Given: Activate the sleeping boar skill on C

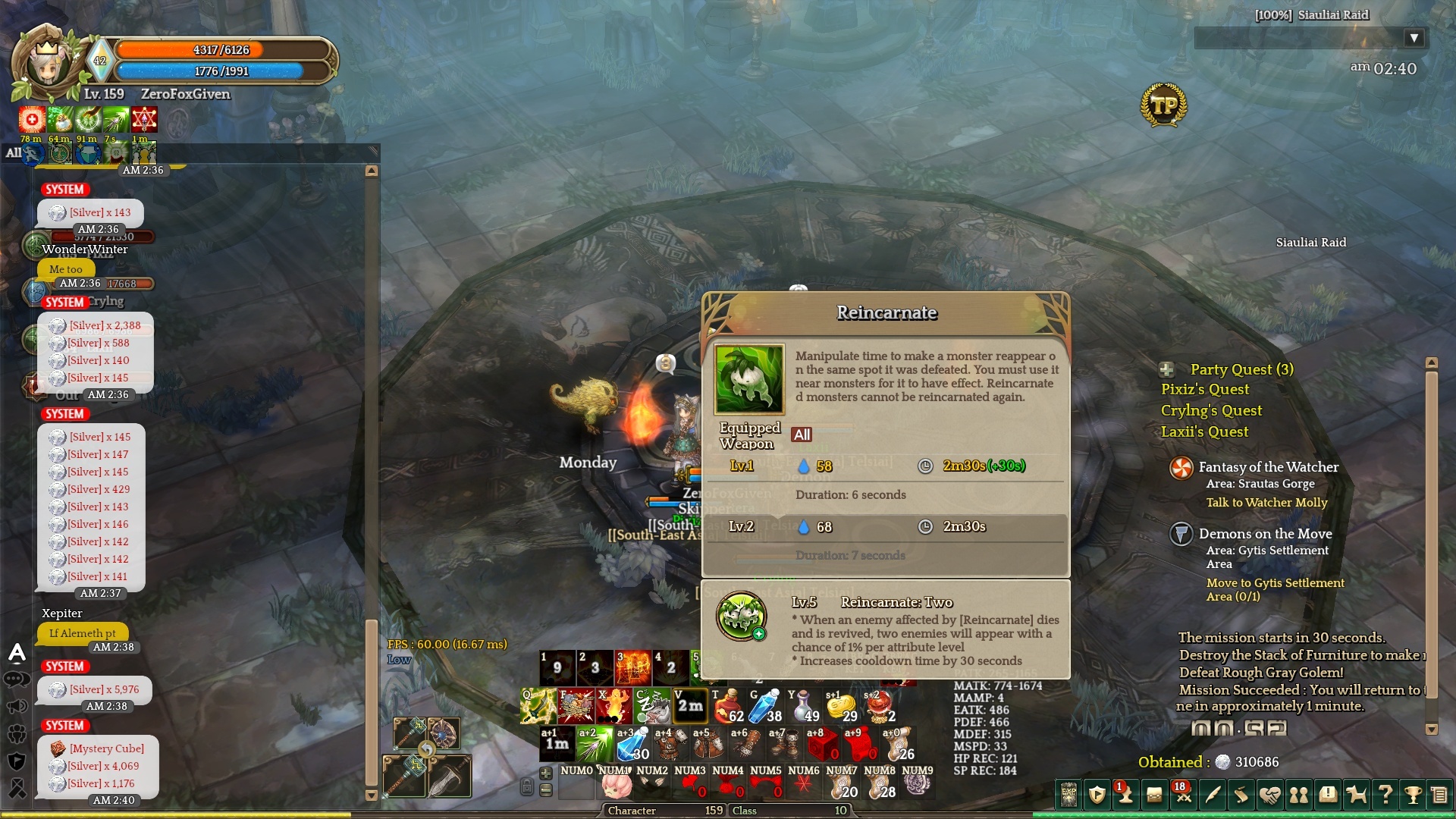Looking at the screenshot, I should (x=651, y=706).
